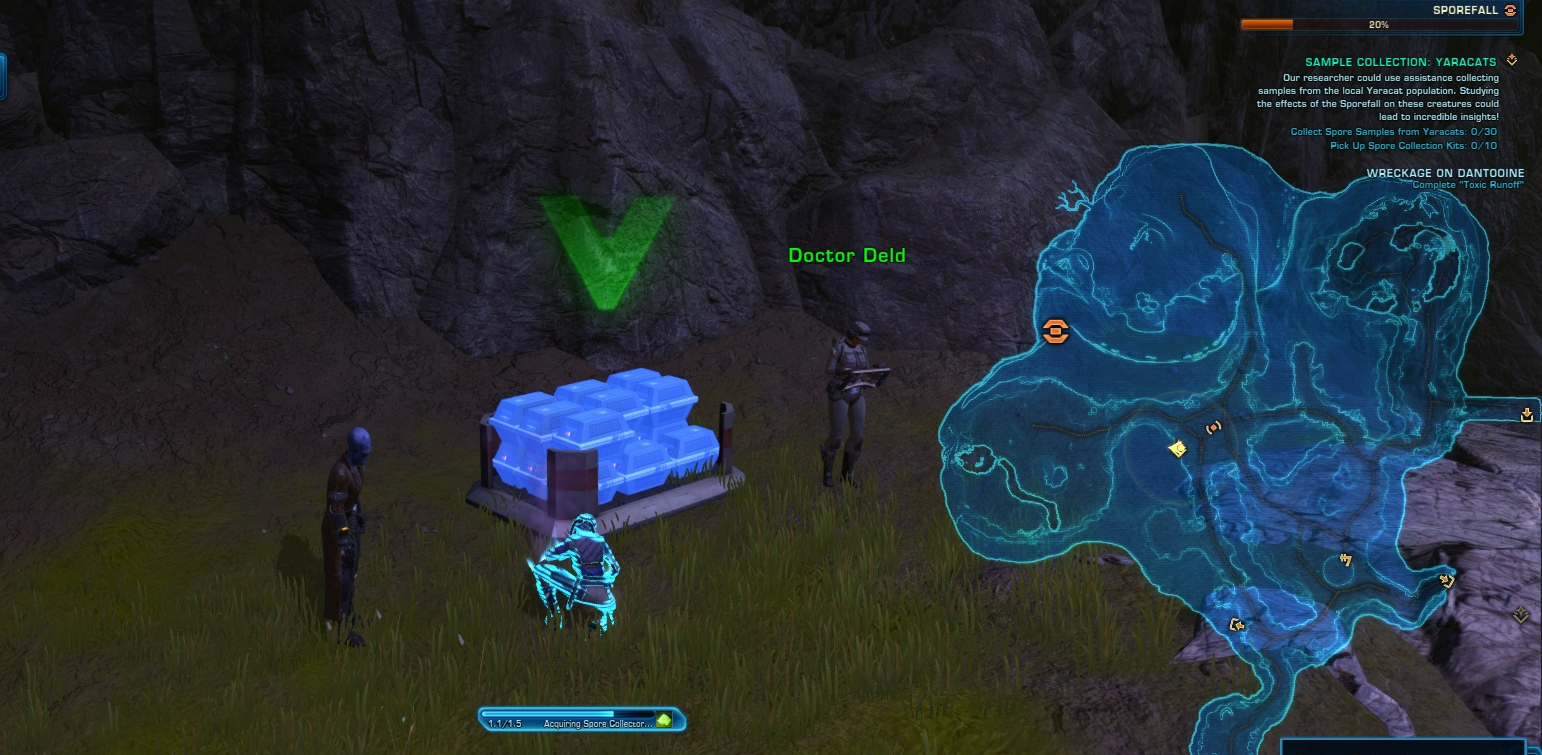Select the Wreckage on Dantooine mission entry
Viewport: 1542px width, 755px height.
1438,173
